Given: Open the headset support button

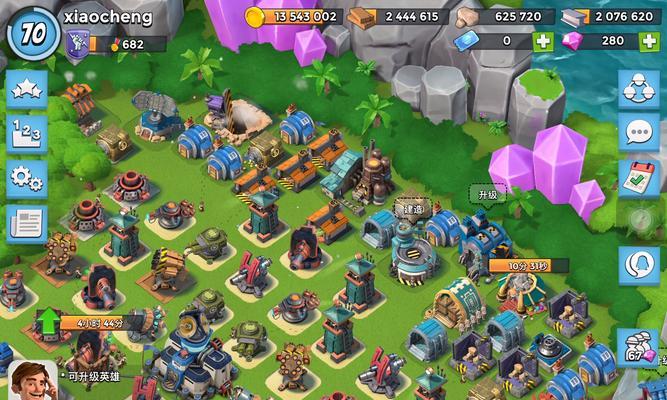Looking at the screenshot, I should tap(637, 263).
